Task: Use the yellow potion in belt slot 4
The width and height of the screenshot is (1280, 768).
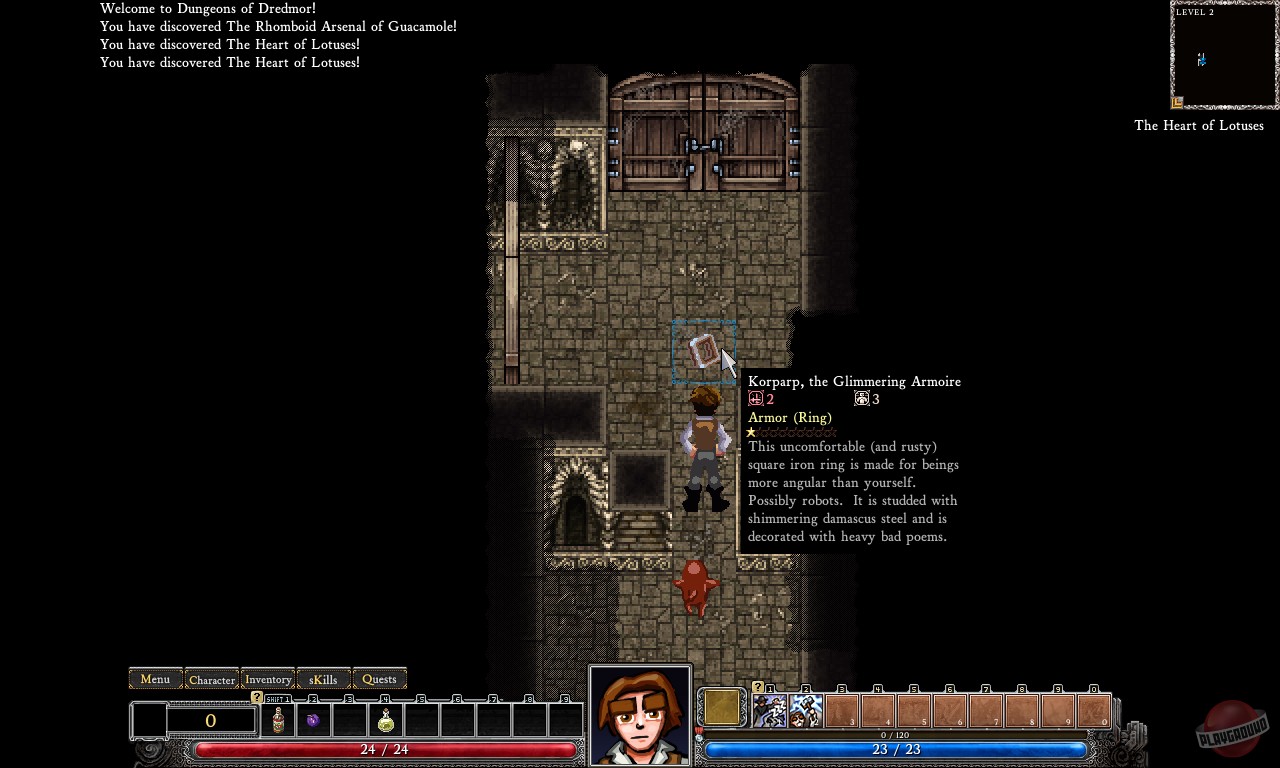Action: [x=386, y=721]
